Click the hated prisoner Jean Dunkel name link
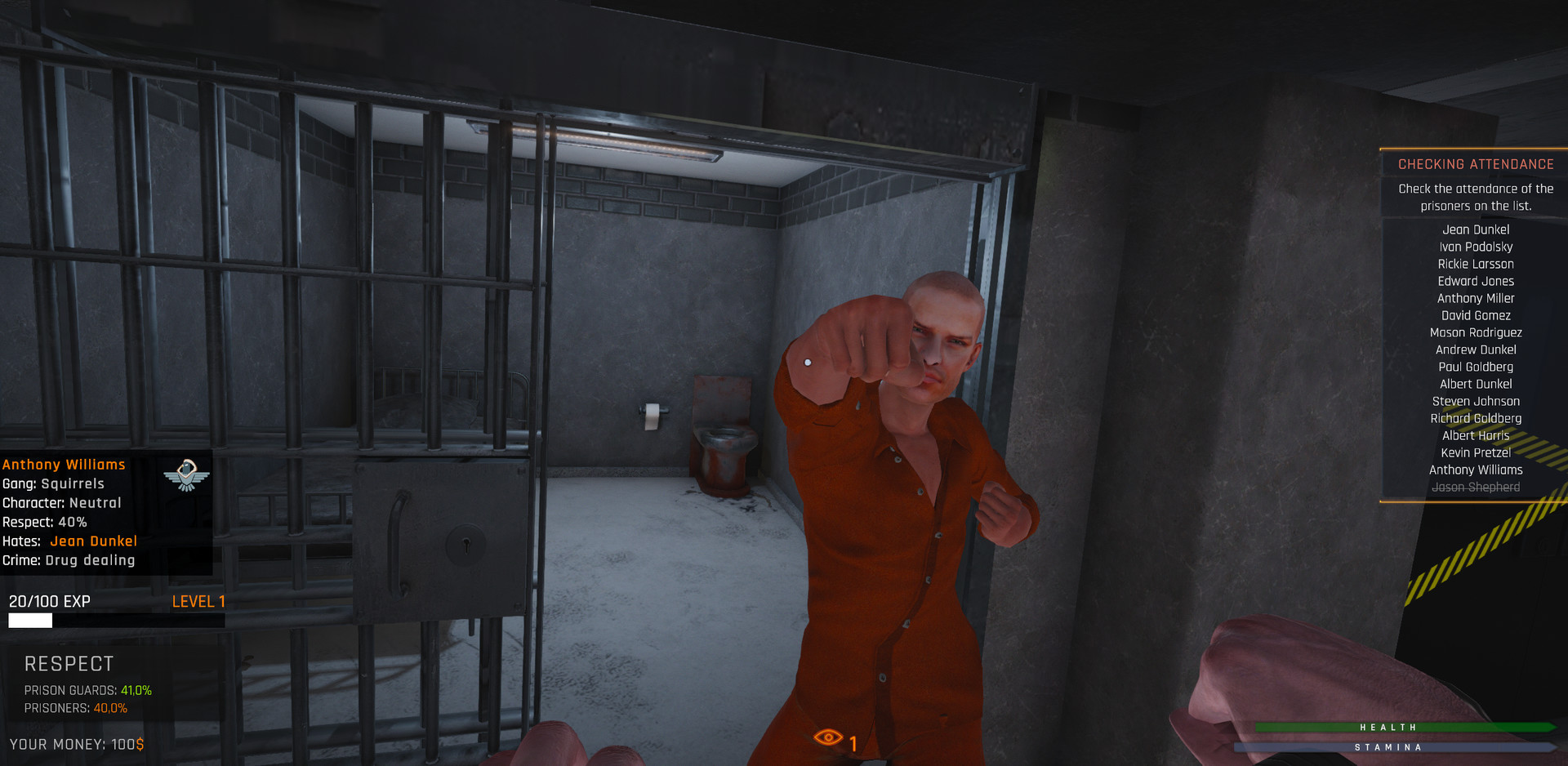 pos(93,541)
